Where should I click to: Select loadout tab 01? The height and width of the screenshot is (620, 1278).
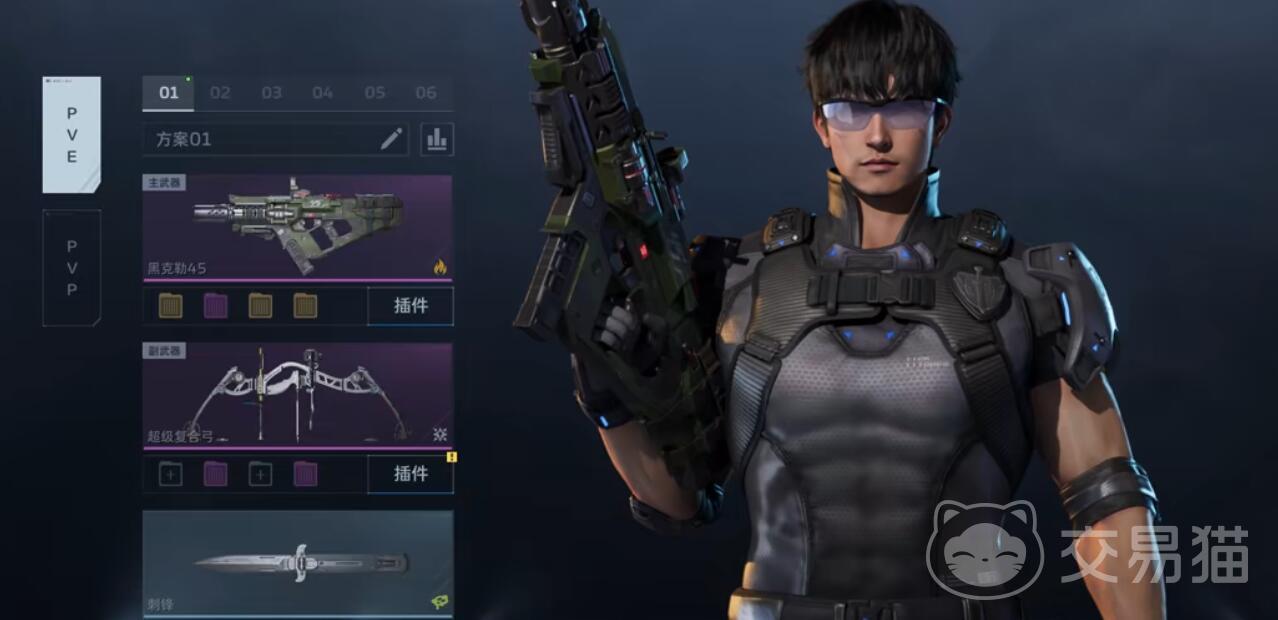tap(169, 93)
